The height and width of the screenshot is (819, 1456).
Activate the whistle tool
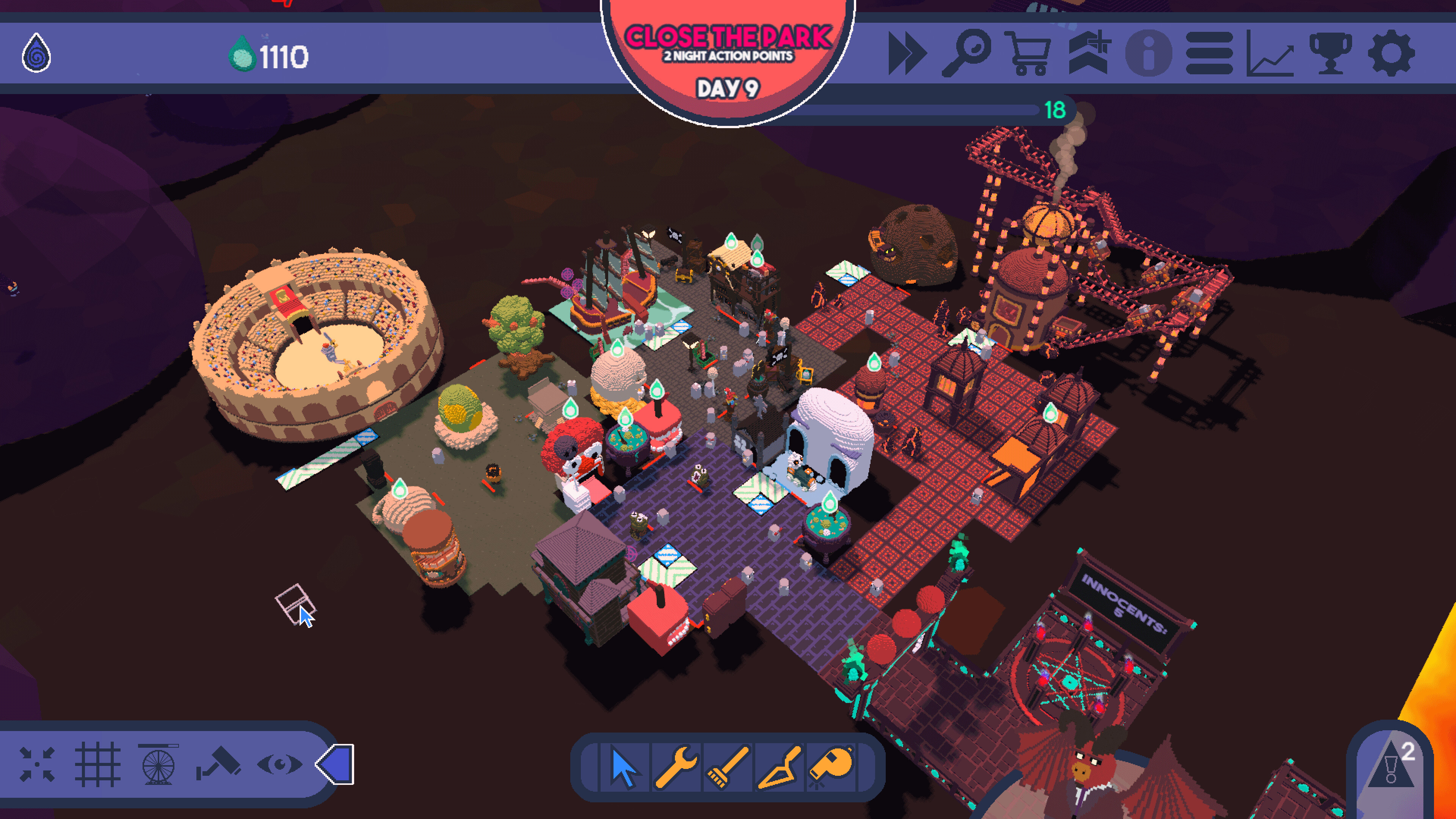pos(831,766)
